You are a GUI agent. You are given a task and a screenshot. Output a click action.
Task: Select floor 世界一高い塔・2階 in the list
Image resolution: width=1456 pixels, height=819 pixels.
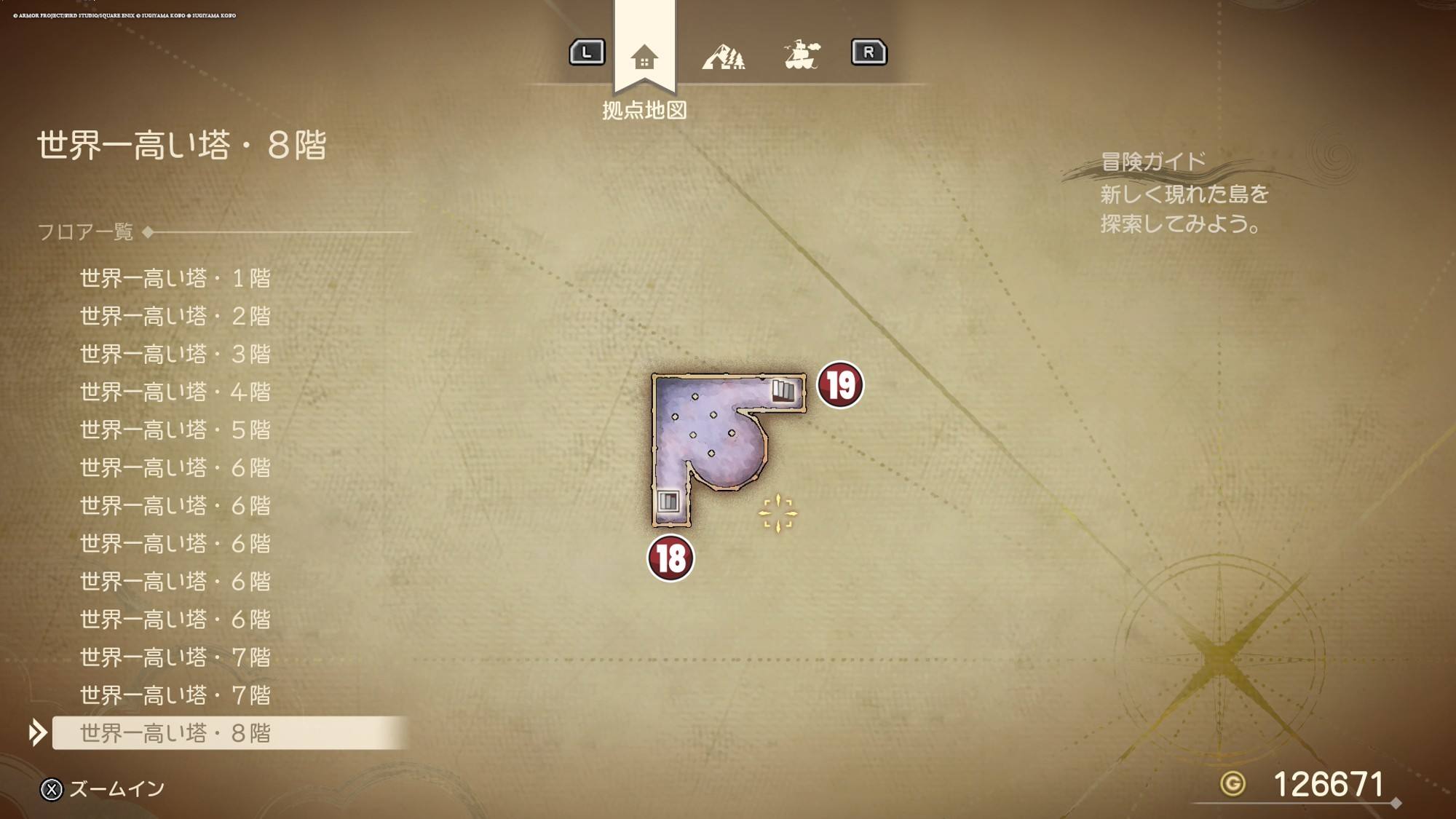[x=175, y=316]
